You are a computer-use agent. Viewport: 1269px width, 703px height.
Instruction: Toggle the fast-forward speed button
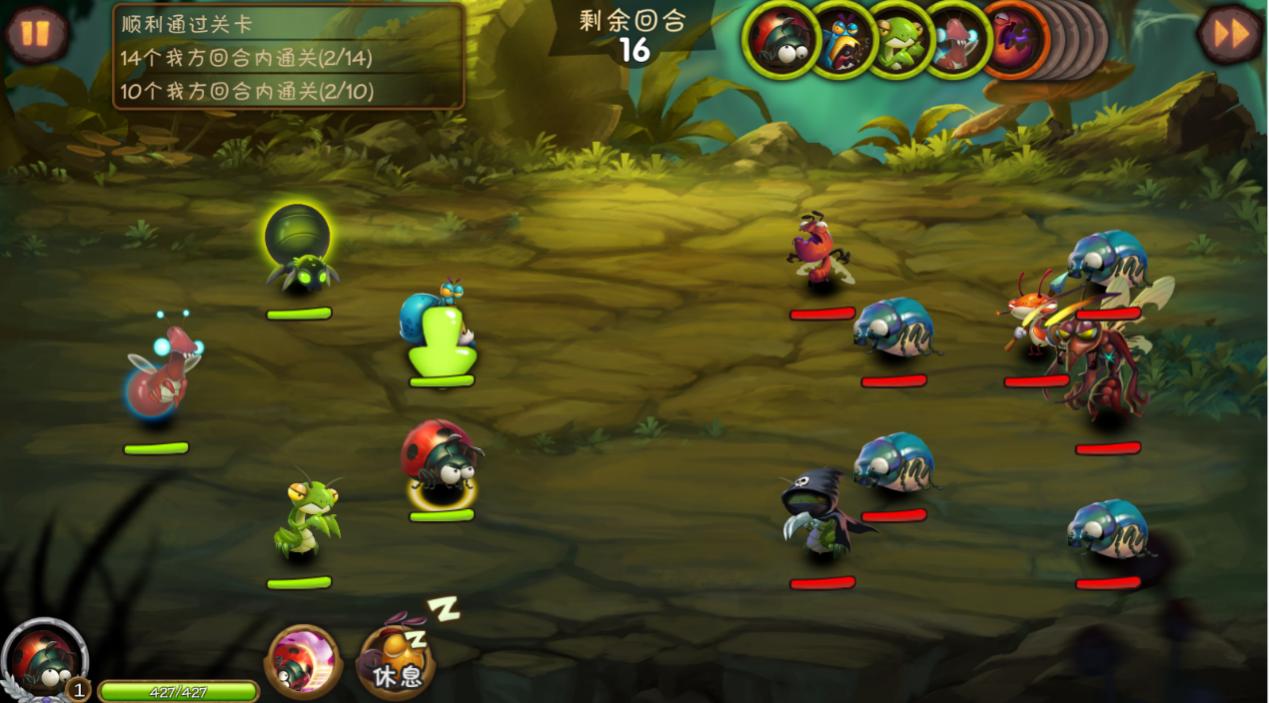pyautogui.click(x=1230, y=34)
